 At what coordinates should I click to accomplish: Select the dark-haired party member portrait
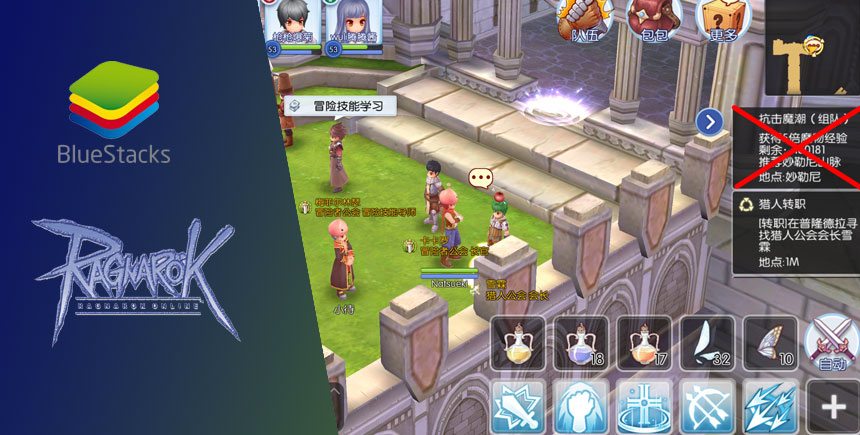(294, 24)
